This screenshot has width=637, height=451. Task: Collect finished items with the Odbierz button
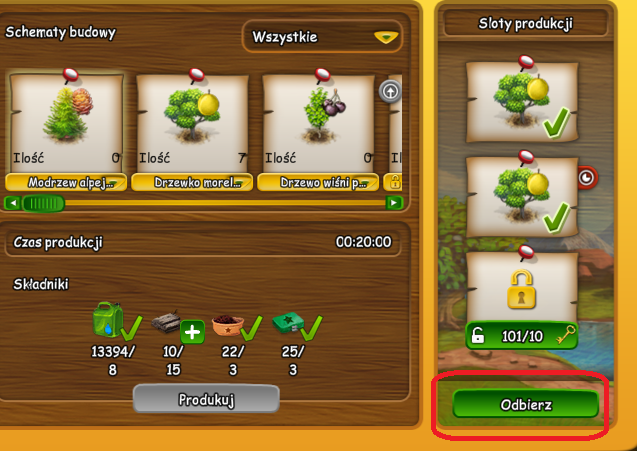click(525, 405)
